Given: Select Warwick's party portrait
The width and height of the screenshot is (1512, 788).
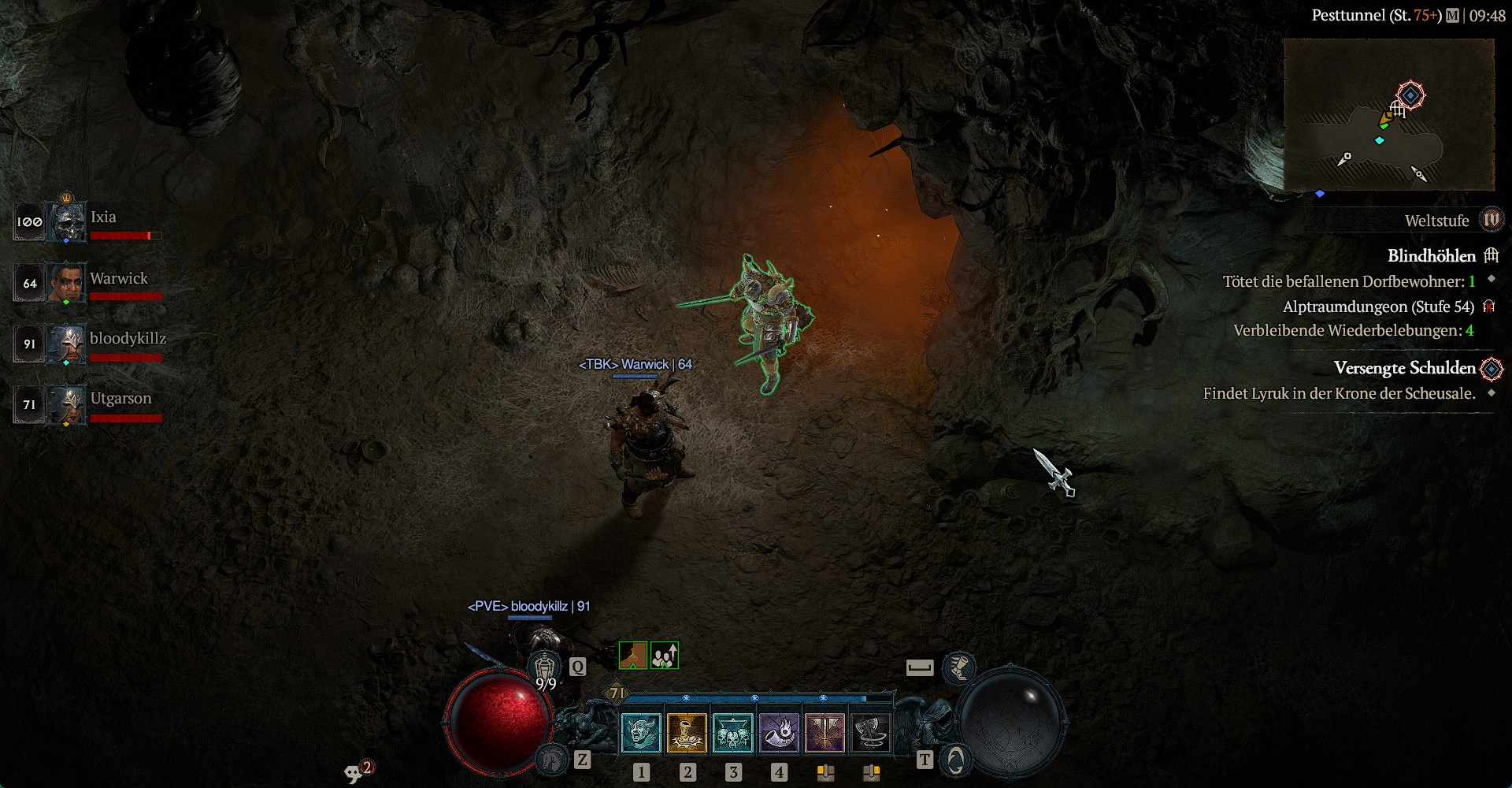Looking at the screenshot, I should pos(66,282).
